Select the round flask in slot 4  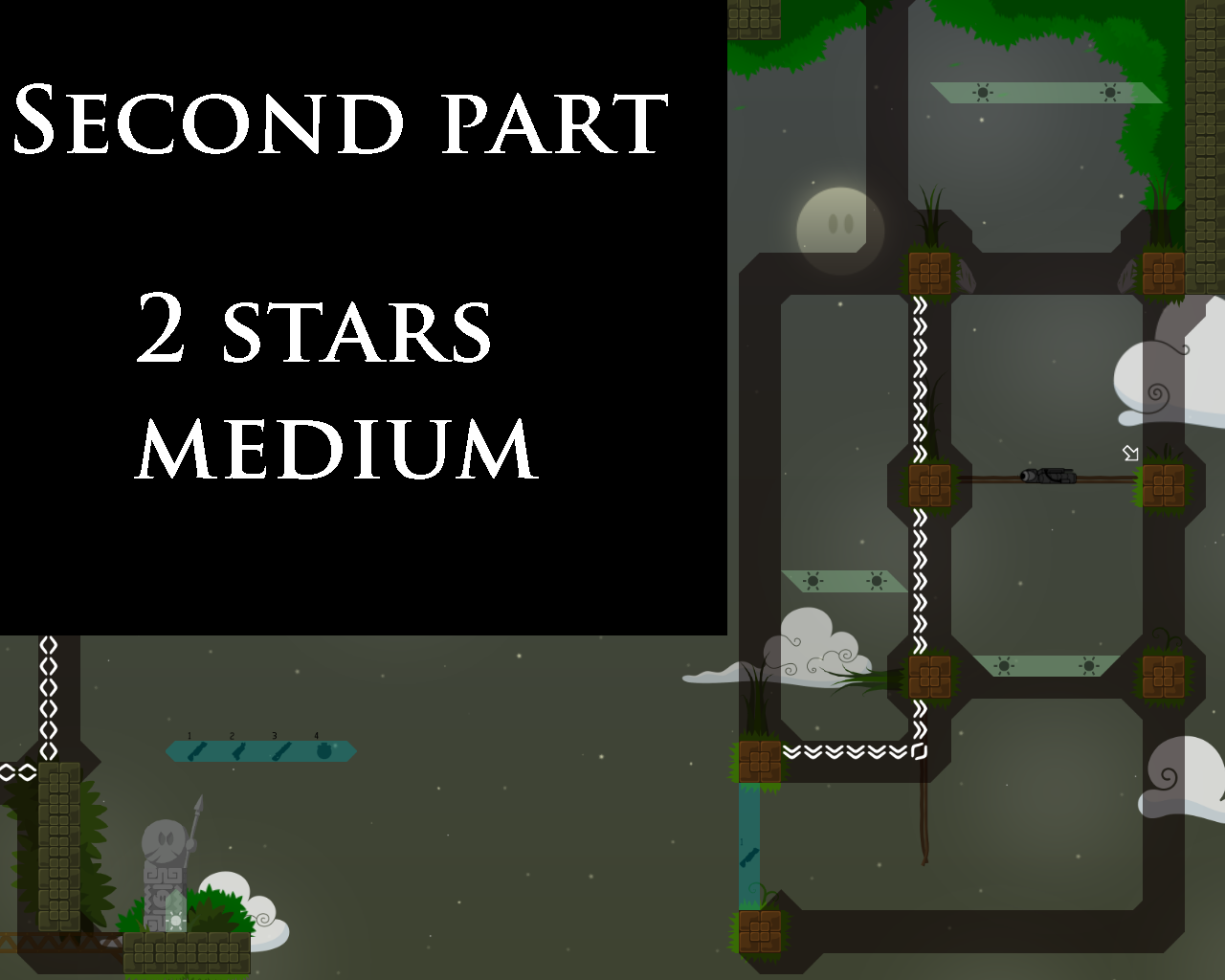pyautogui.click(x=323, y=751)
